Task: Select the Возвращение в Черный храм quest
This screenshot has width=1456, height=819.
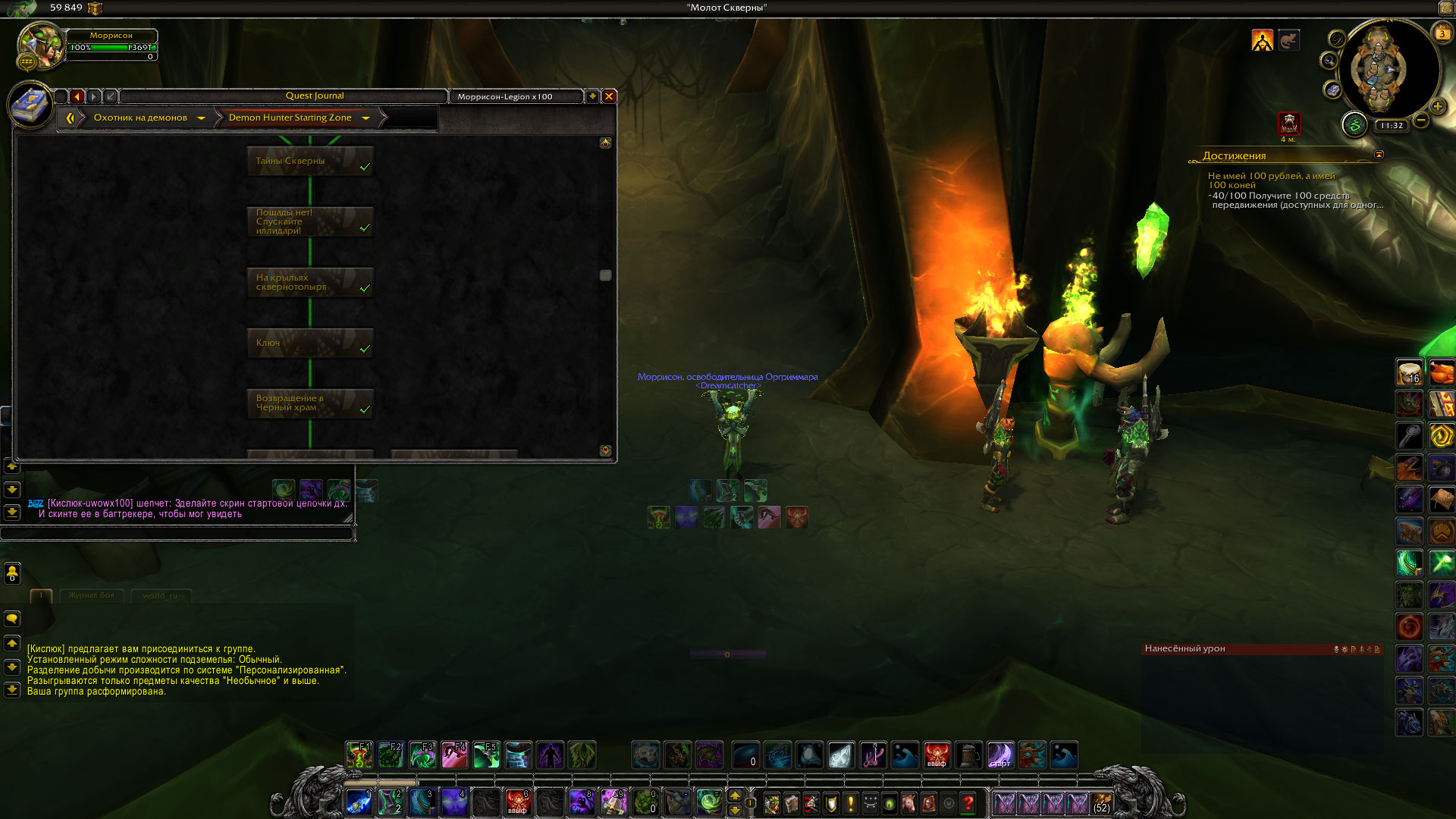Action: 309,403
